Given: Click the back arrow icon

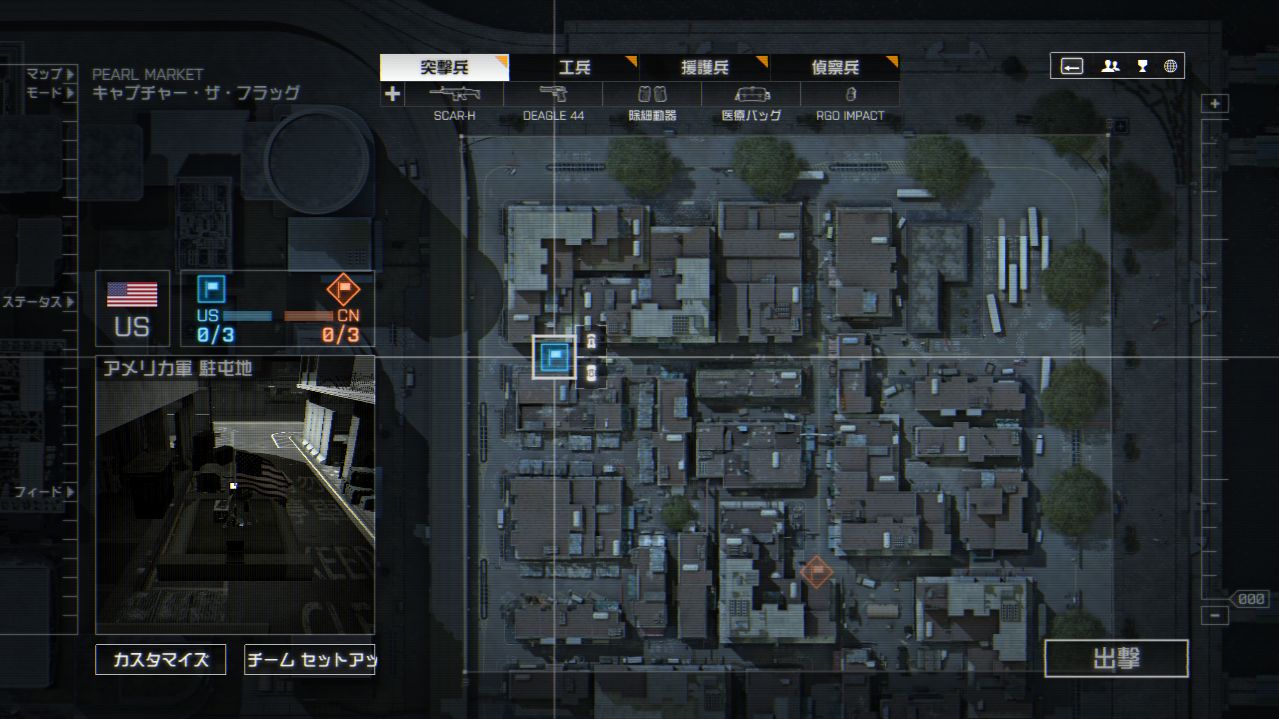Looking at the screenshot, I should [x=1072, y=66].
